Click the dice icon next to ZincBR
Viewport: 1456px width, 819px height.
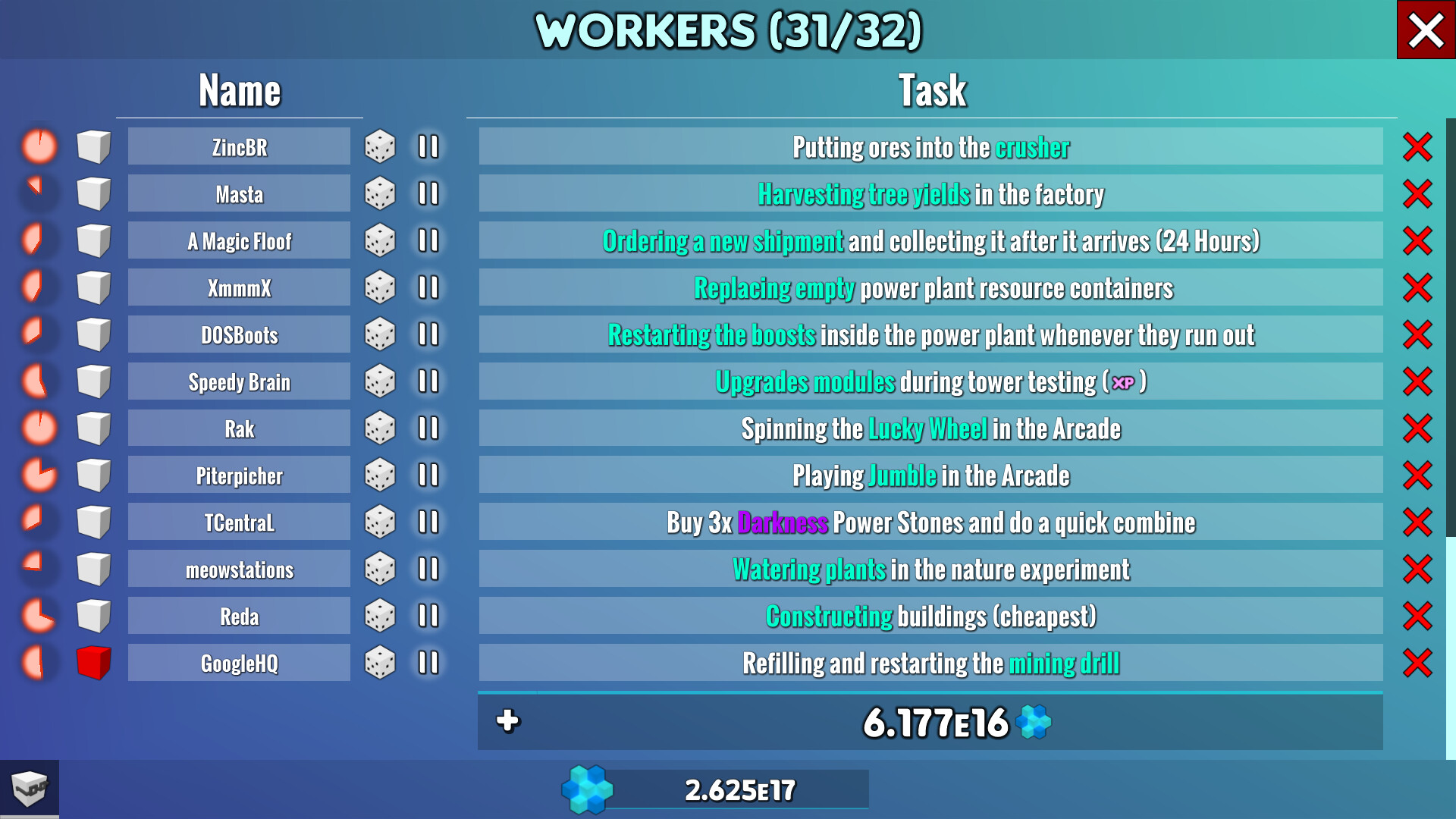[381, 146]
